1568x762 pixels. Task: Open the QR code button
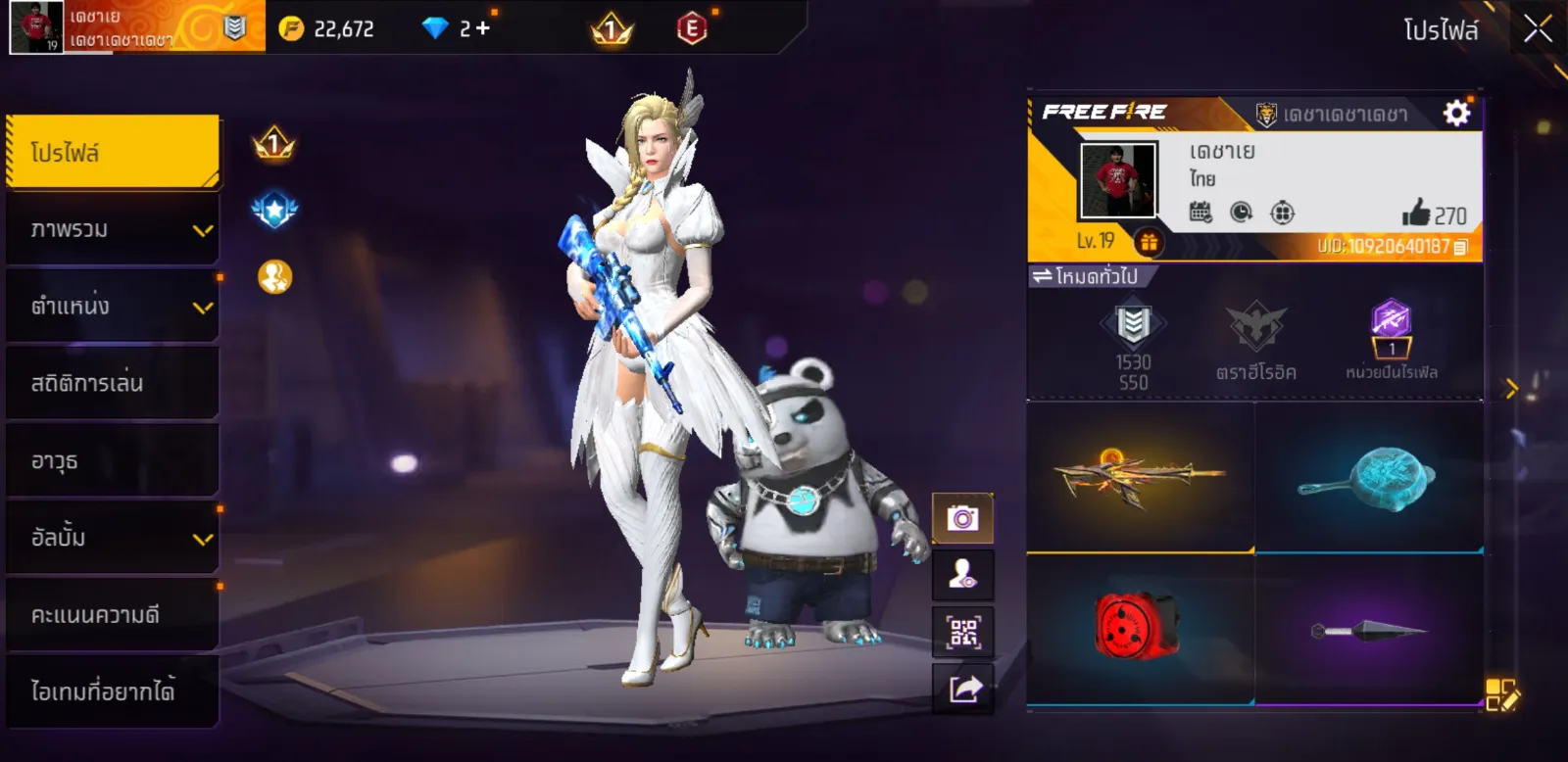click(962, 633)
